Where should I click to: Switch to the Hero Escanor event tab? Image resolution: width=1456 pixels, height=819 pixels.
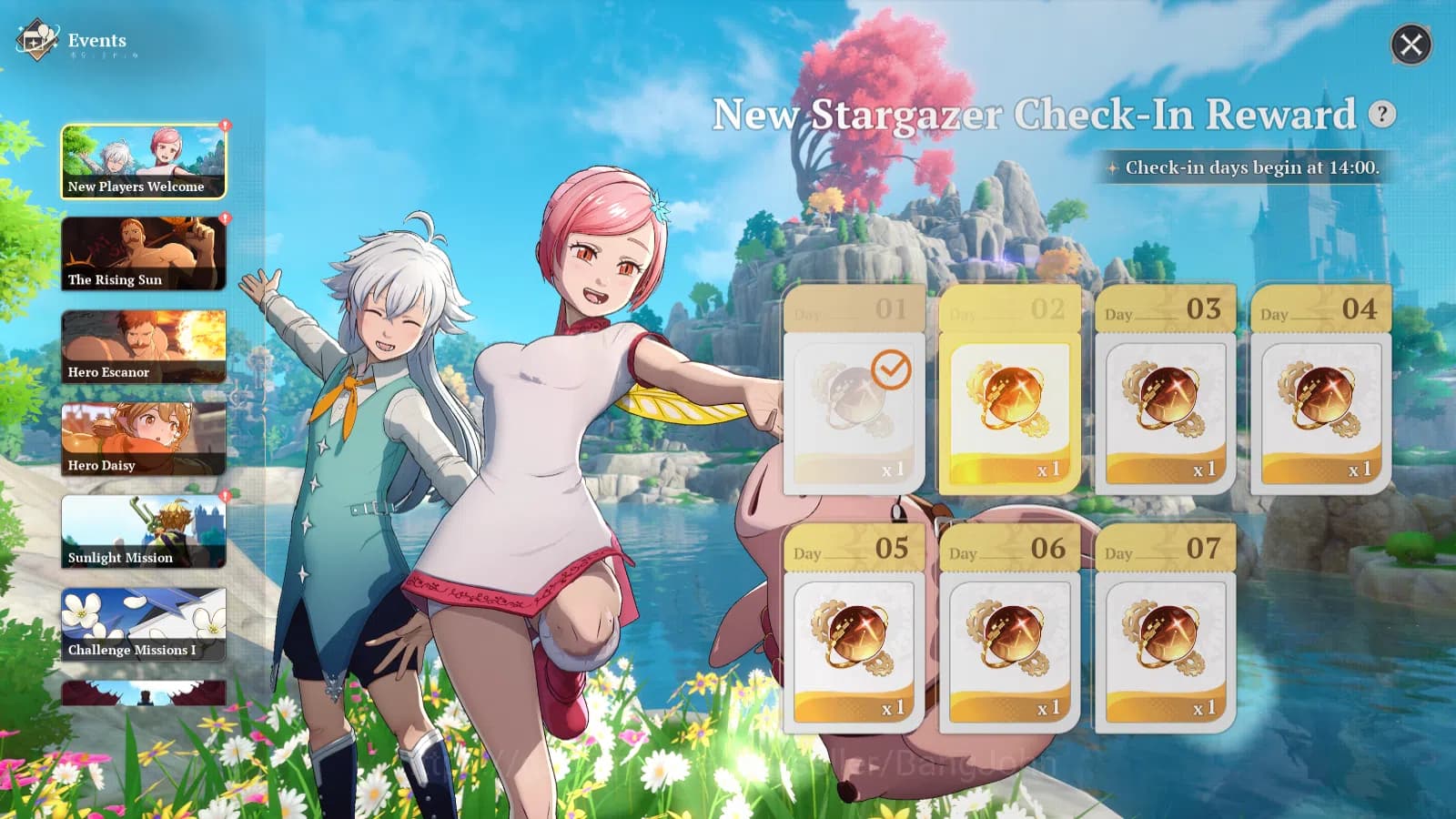pyautogui.click(x=143, y=346)
